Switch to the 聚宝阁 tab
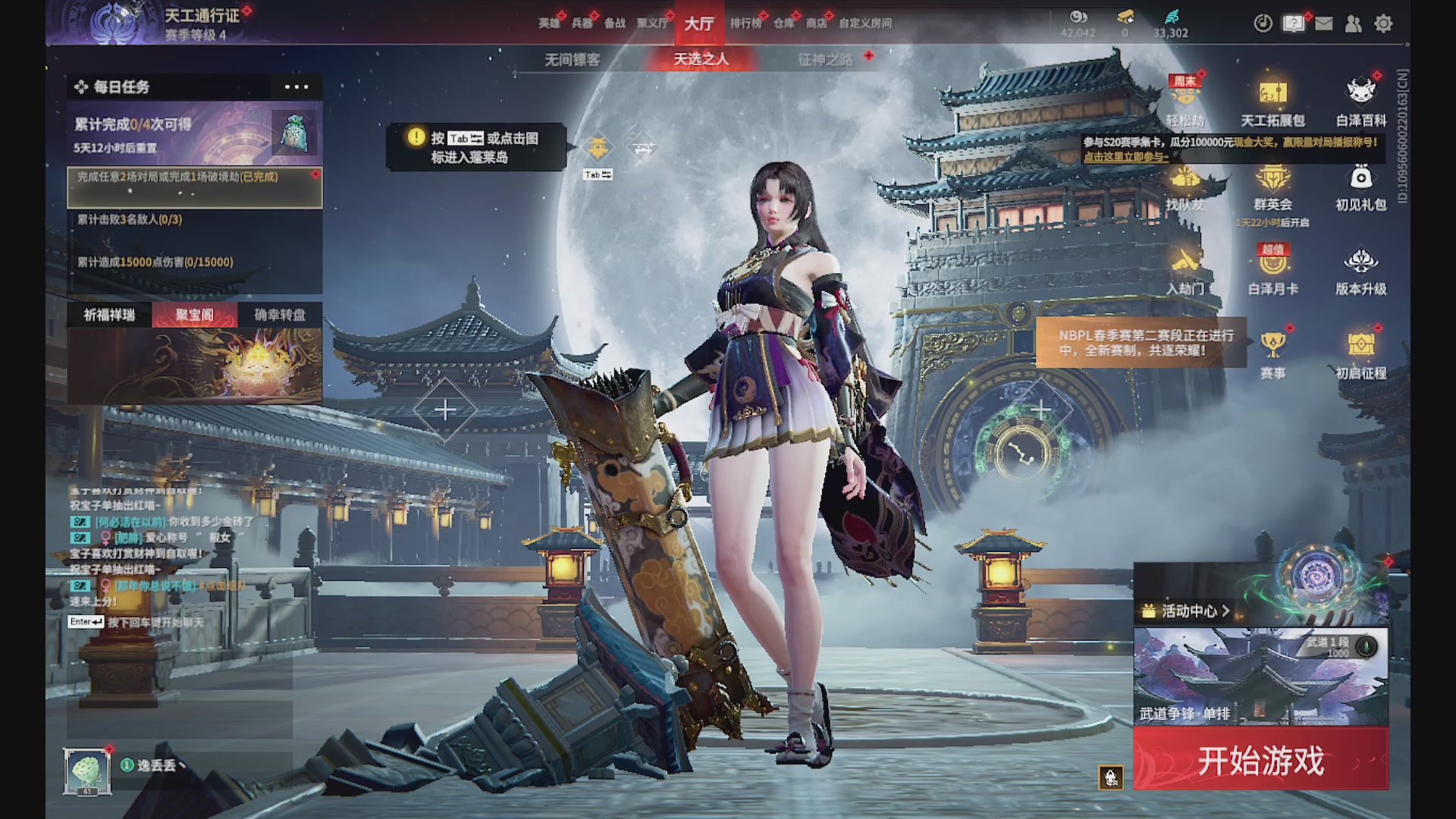 [195, 315]
